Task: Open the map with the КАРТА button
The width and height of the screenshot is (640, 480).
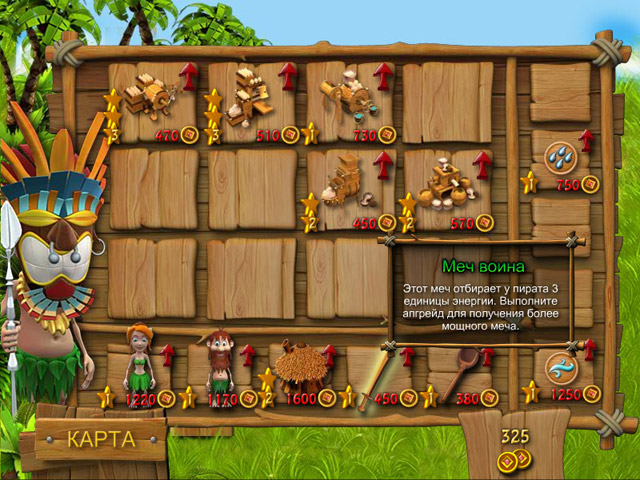Action: pos(99,439)
